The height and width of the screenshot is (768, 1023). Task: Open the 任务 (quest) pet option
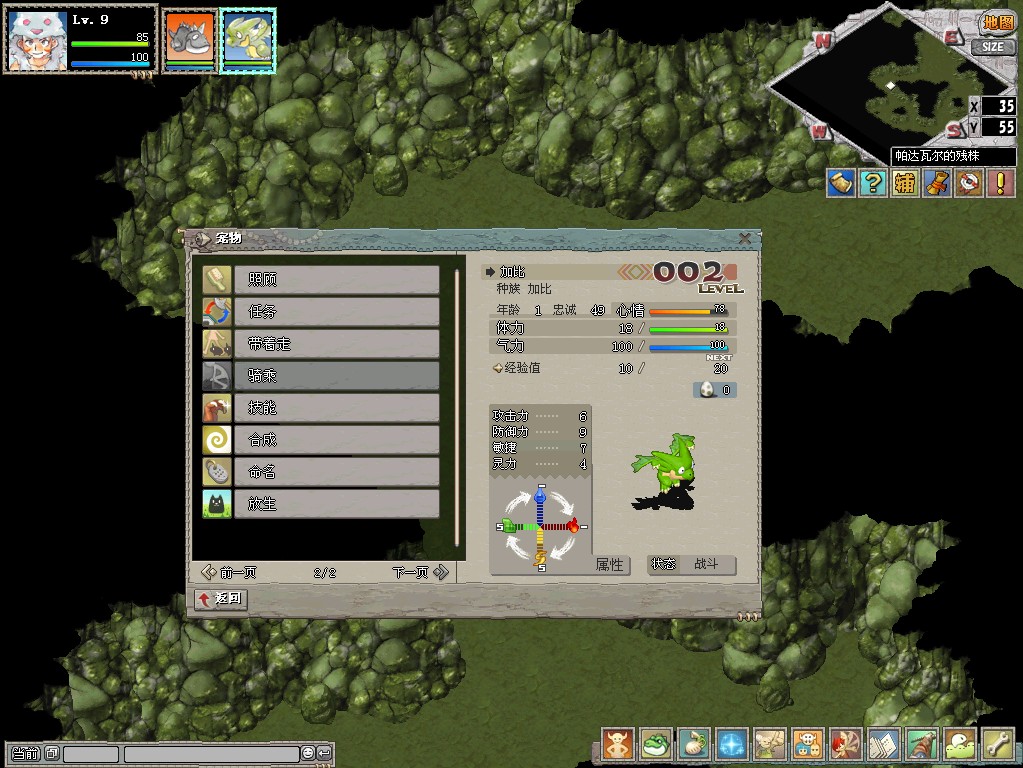tap(336, 311)
